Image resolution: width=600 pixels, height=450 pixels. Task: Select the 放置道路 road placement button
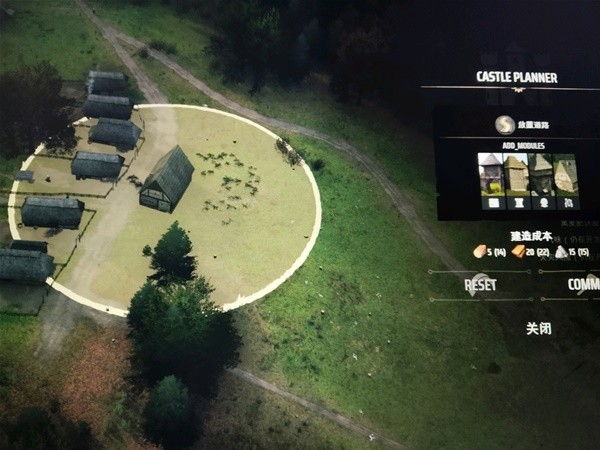506,125
